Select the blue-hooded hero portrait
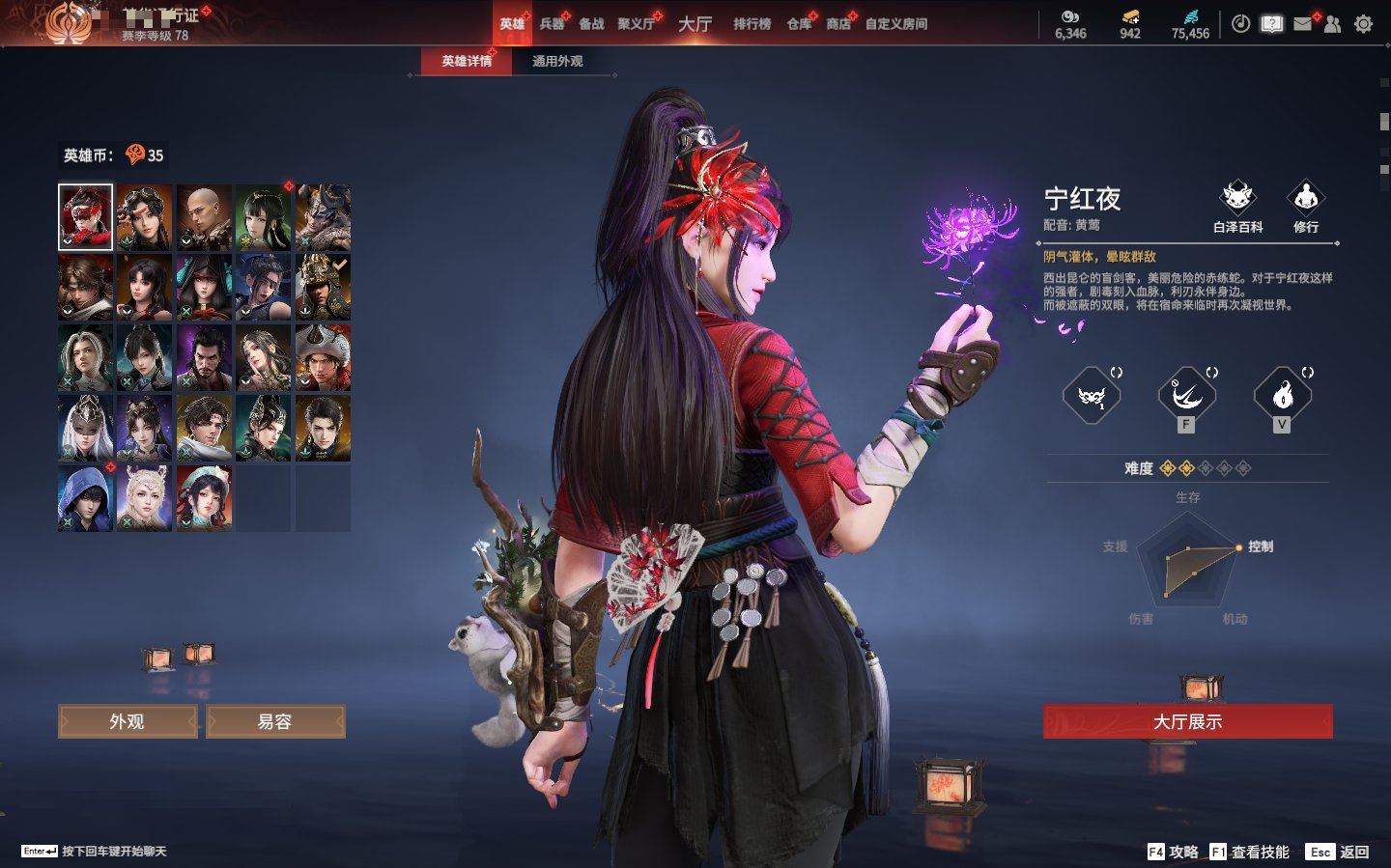1391x868 pixels. pos(85,496)
